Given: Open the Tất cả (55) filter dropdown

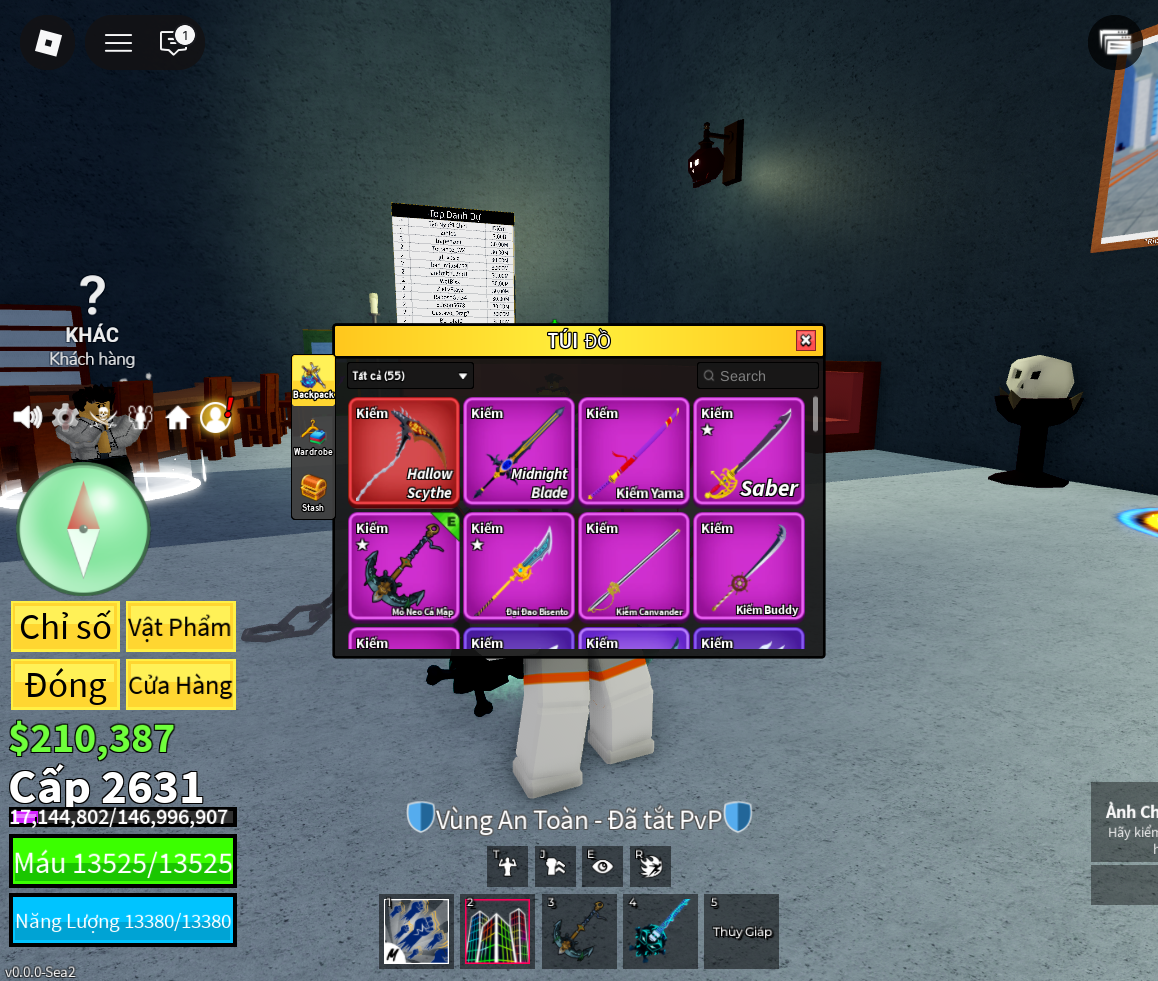Looking at the screenshot, I should 410,376.
